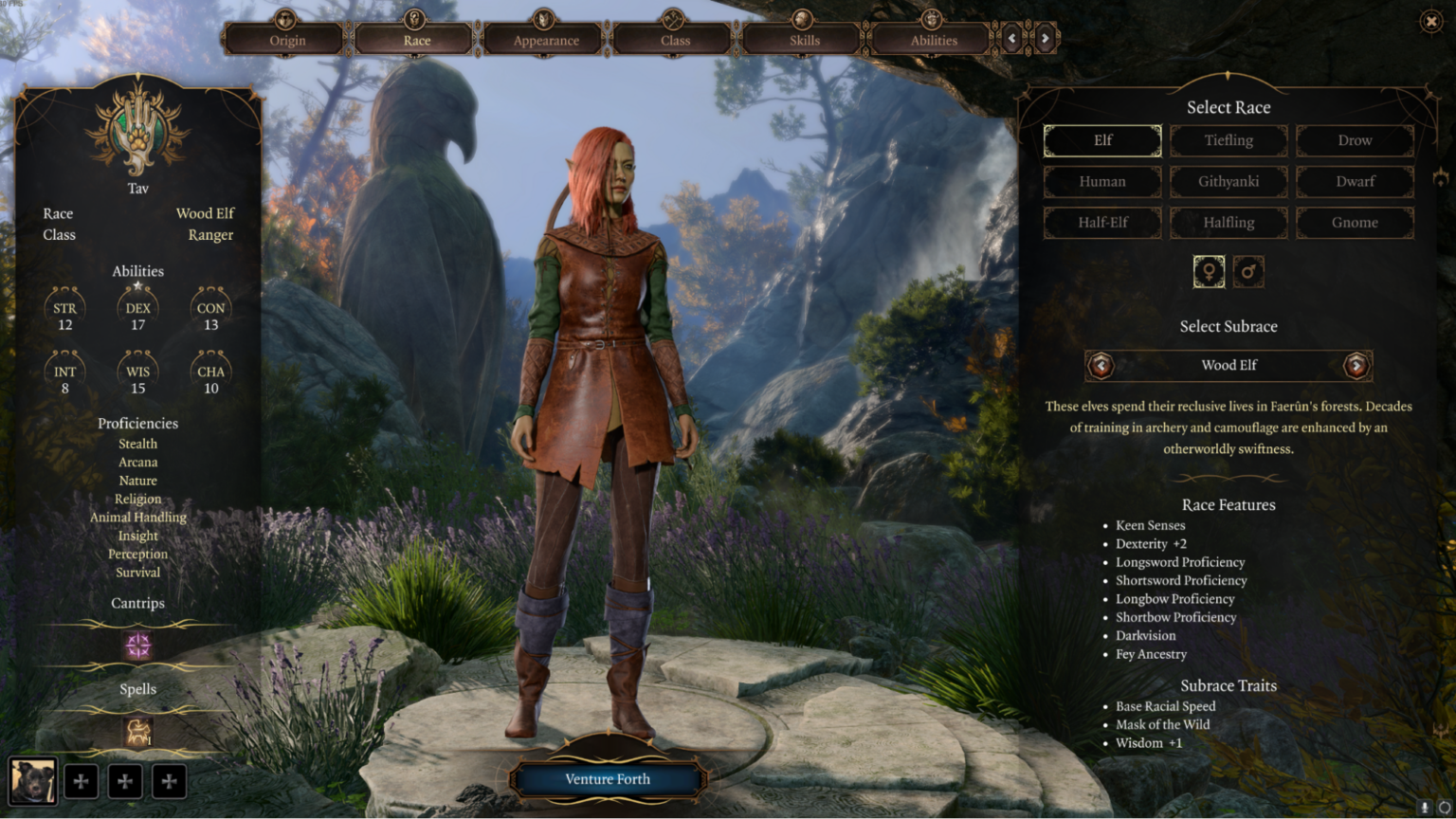The image size is (1456, 819).
Task: Select the Halfling race
Action: click(1228, 223)
